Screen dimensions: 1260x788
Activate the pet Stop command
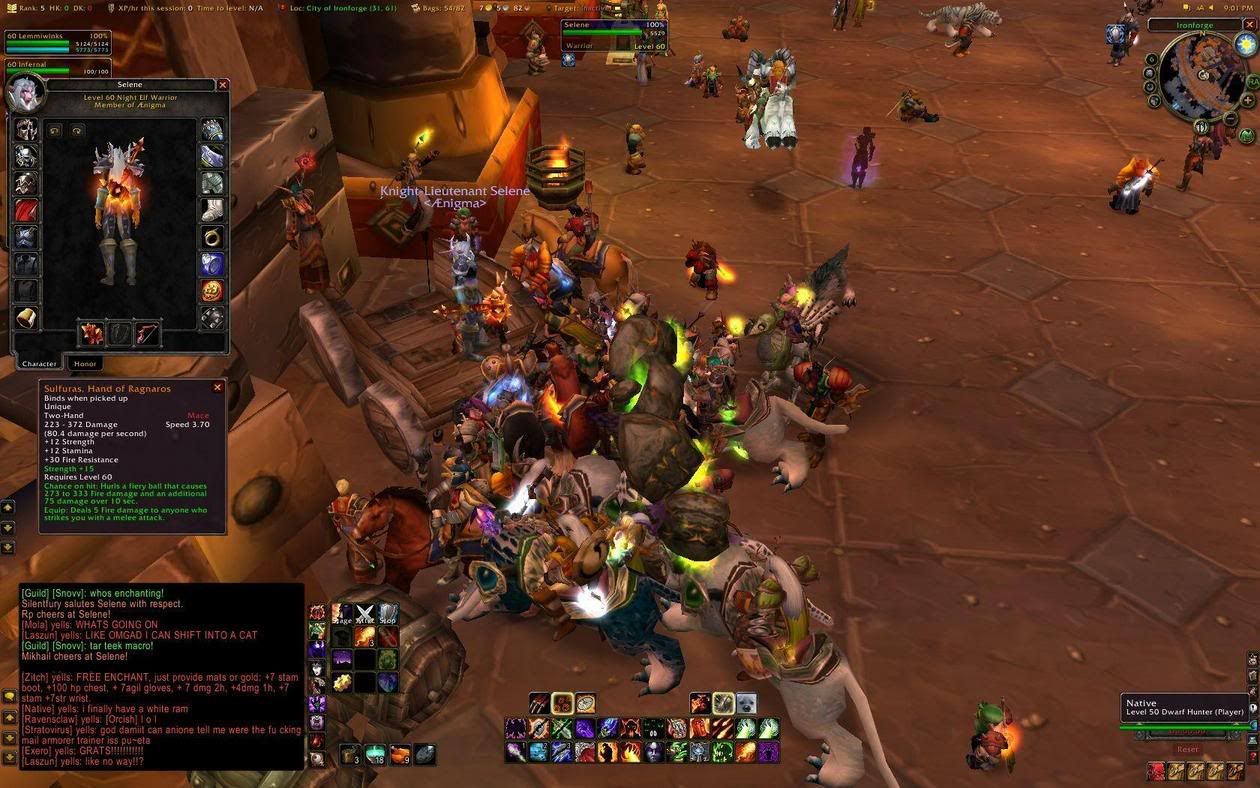click(x=388, y=613)
